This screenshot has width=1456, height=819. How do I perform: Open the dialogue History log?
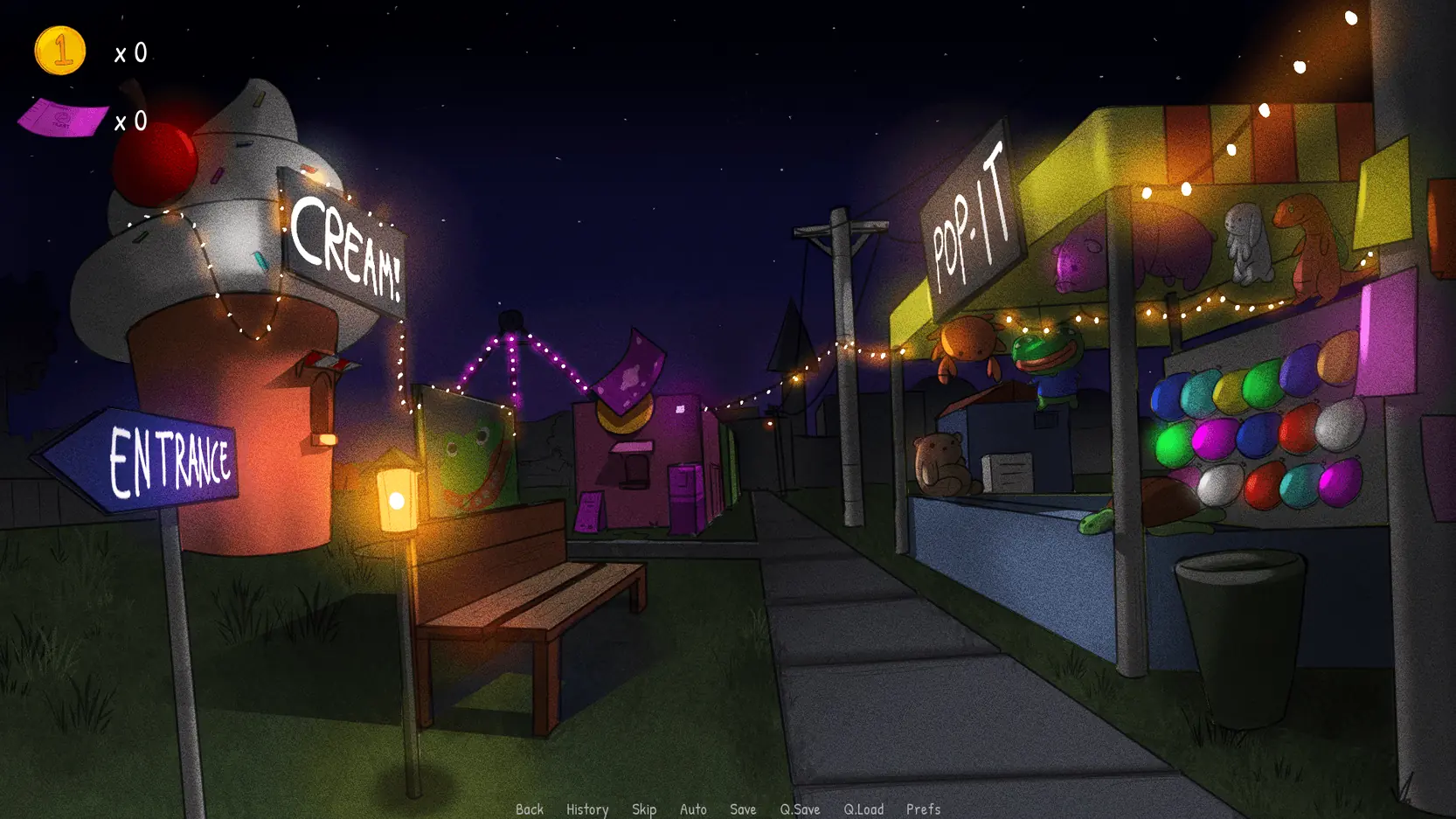(587, 809)
